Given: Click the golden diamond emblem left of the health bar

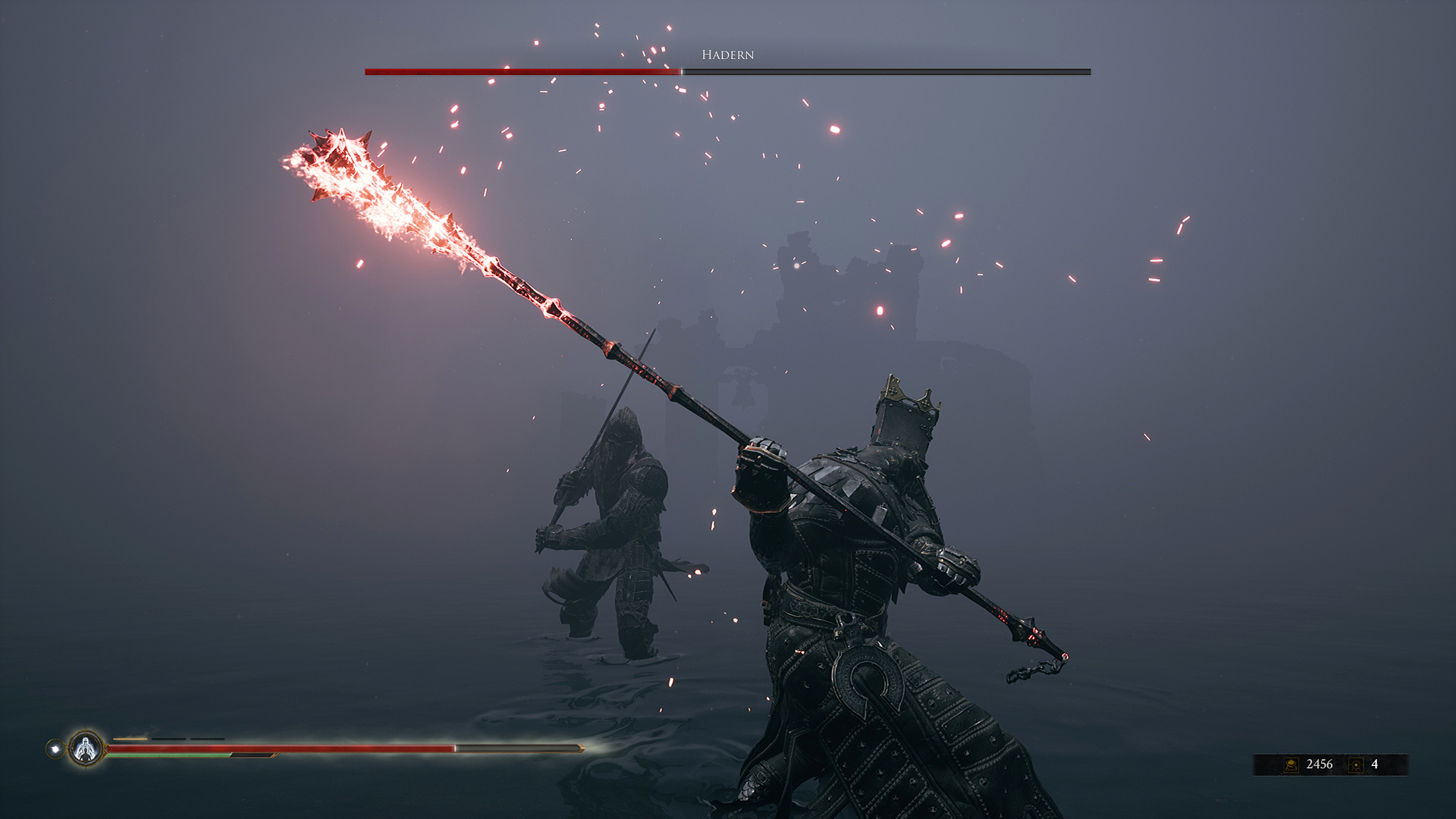Looking at the screenshot, I should click(107, 748).
